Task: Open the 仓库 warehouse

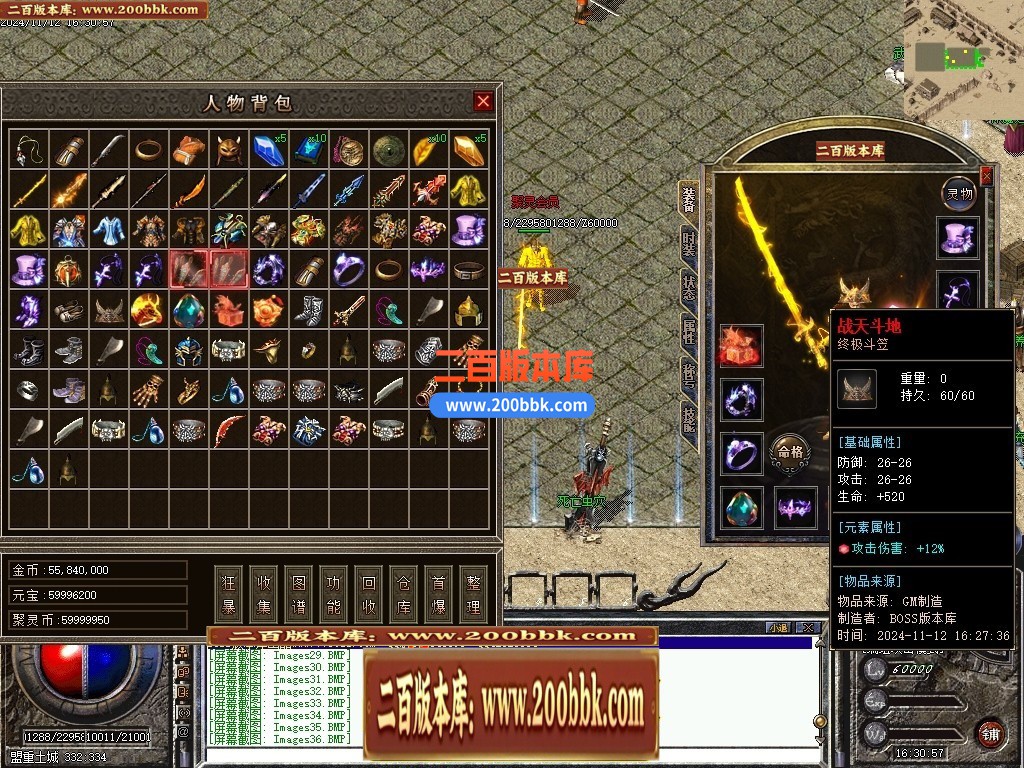Action: 404,593
